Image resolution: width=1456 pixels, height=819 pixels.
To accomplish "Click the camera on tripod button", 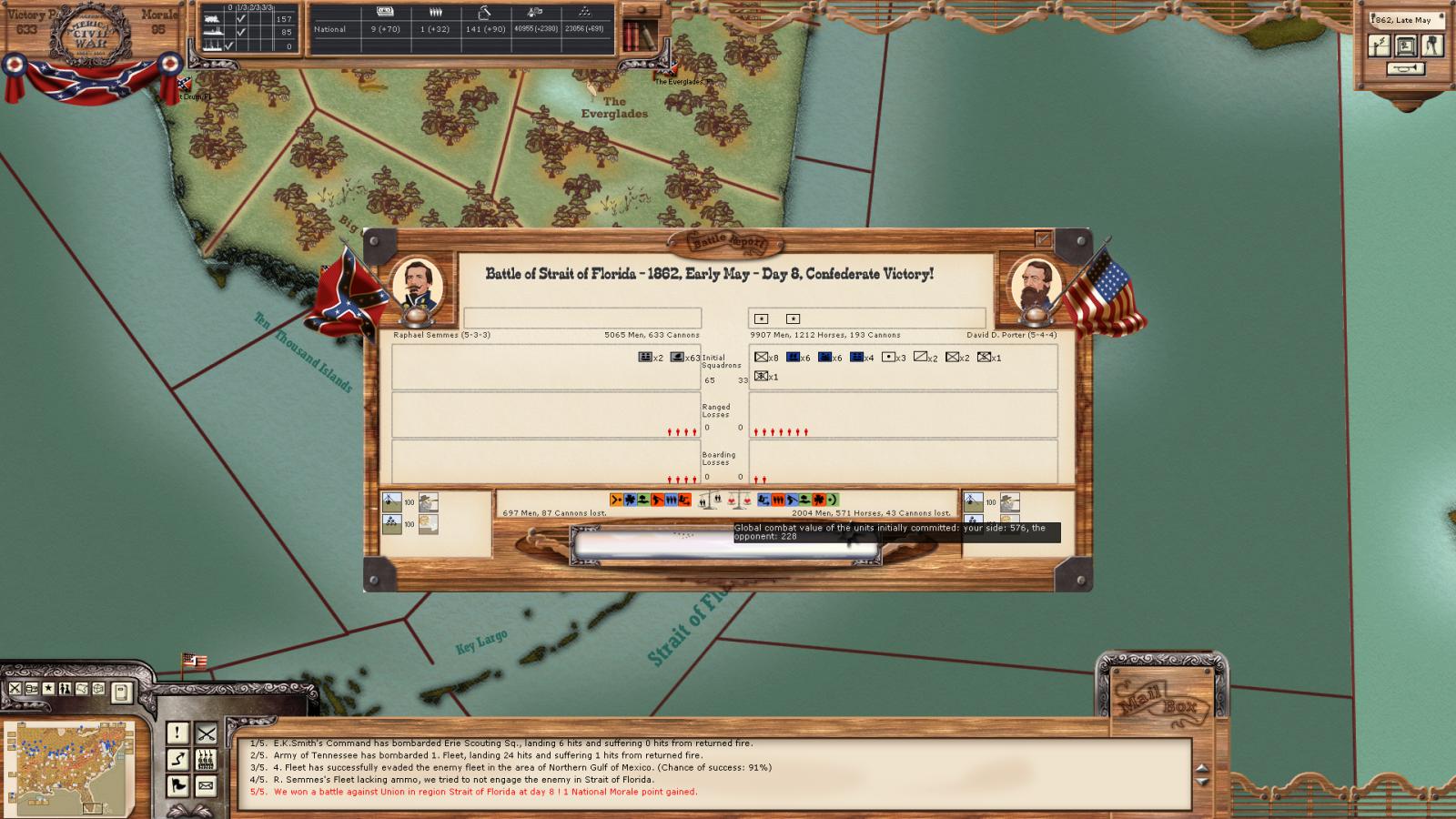I will 1432,45.
